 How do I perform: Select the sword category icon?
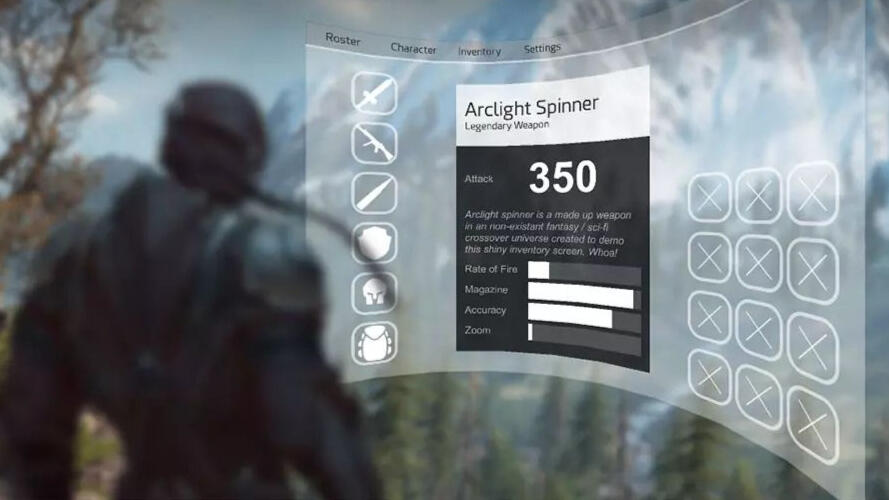374,94
